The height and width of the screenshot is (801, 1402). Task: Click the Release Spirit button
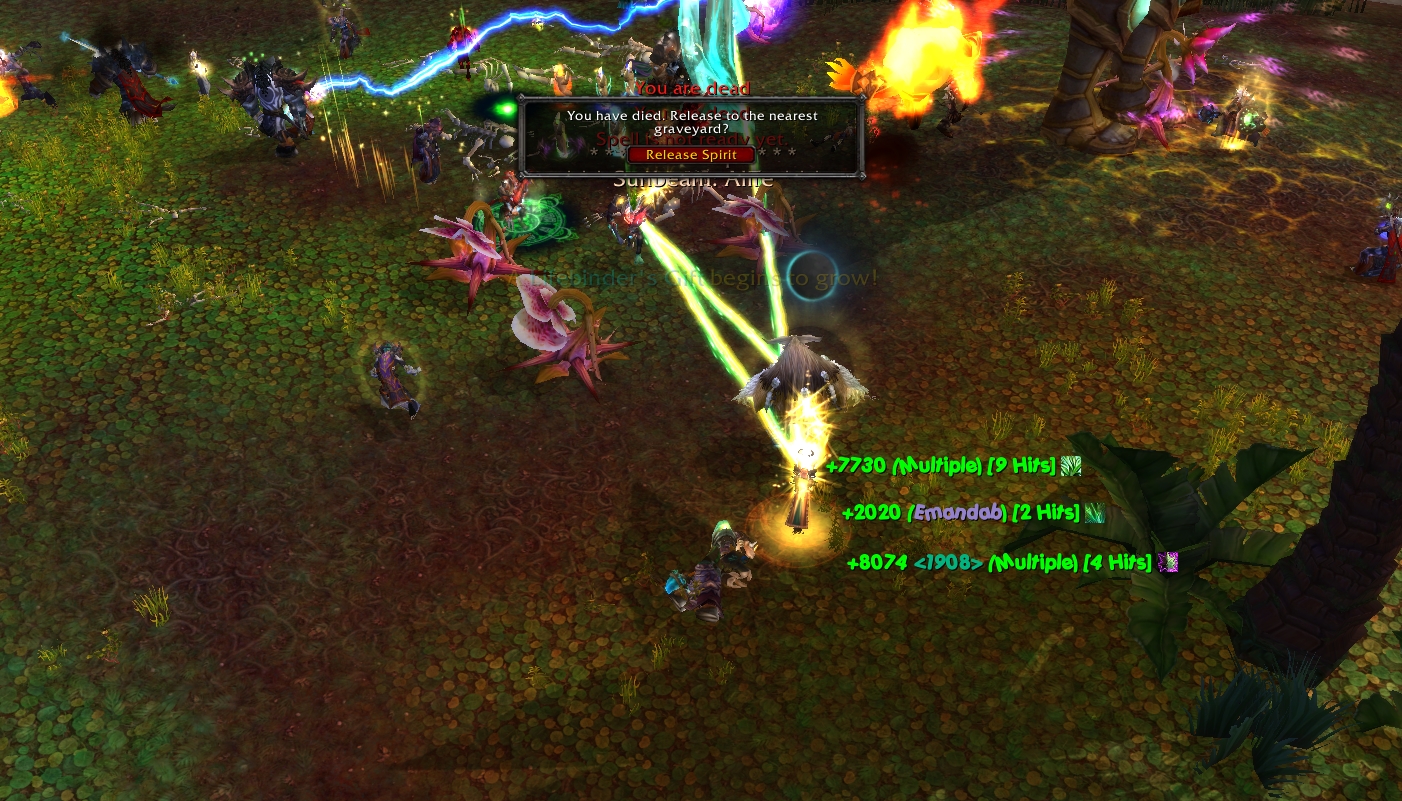click(x=691, y=155)
